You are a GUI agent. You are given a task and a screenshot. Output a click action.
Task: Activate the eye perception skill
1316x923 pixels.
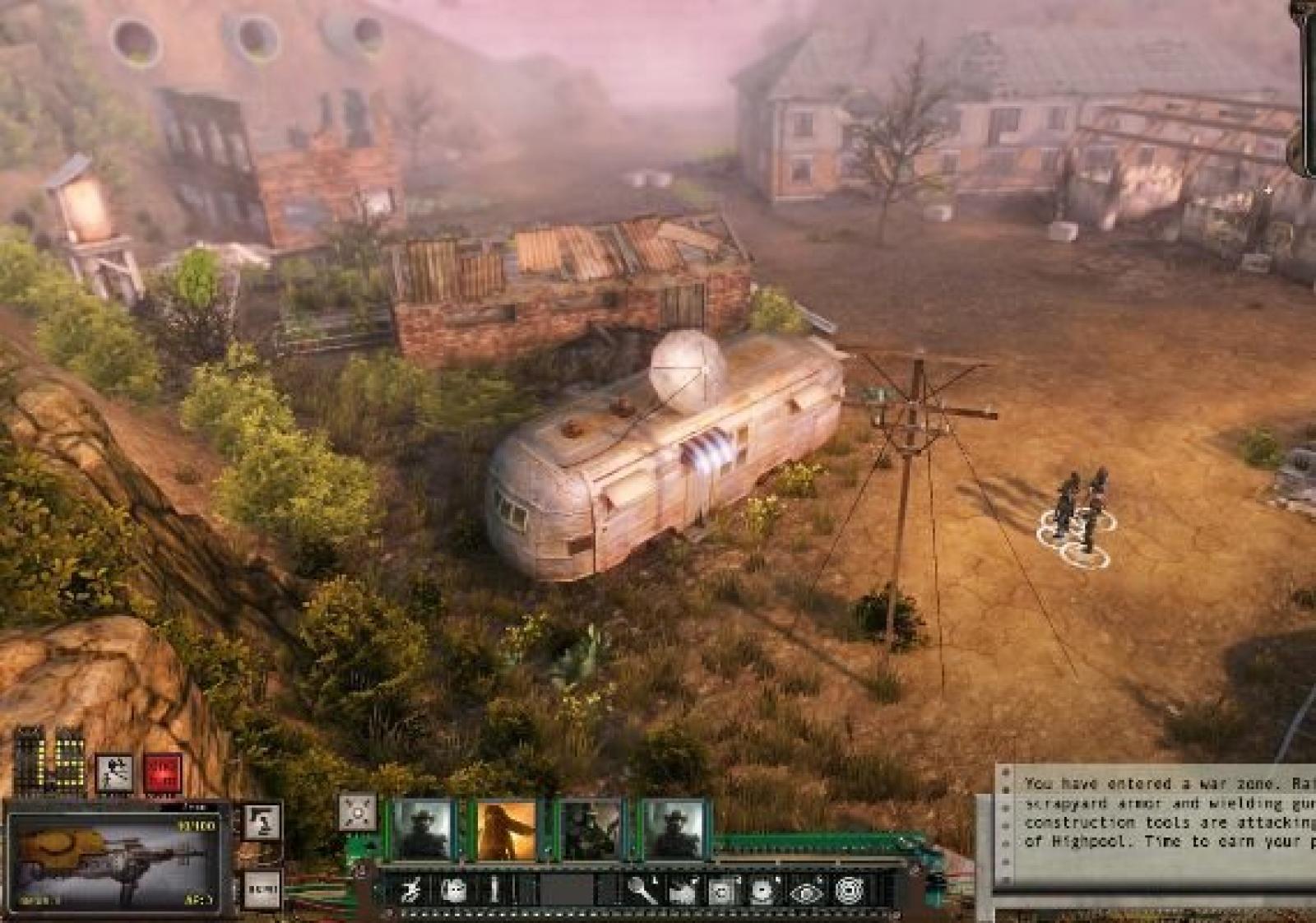pyautogui.click(x=806, y=891)
